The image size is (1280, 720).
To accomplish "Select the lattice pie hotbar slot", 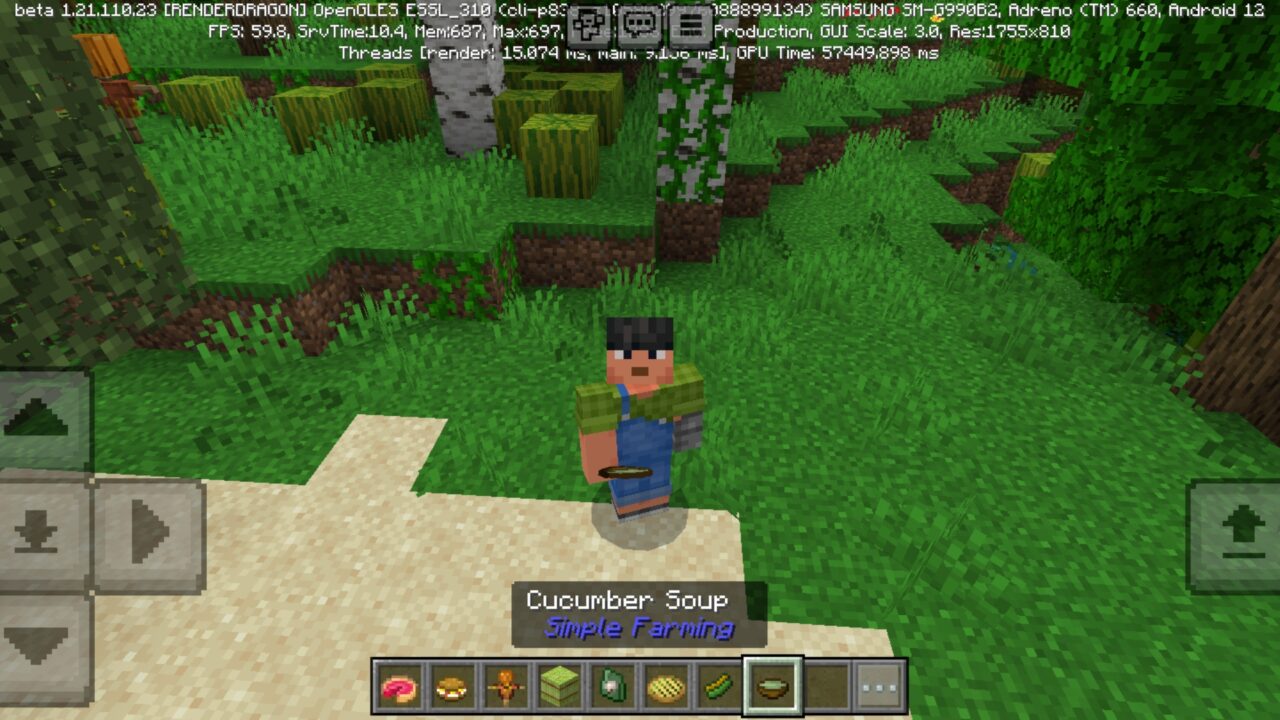I will click(666, 687).
